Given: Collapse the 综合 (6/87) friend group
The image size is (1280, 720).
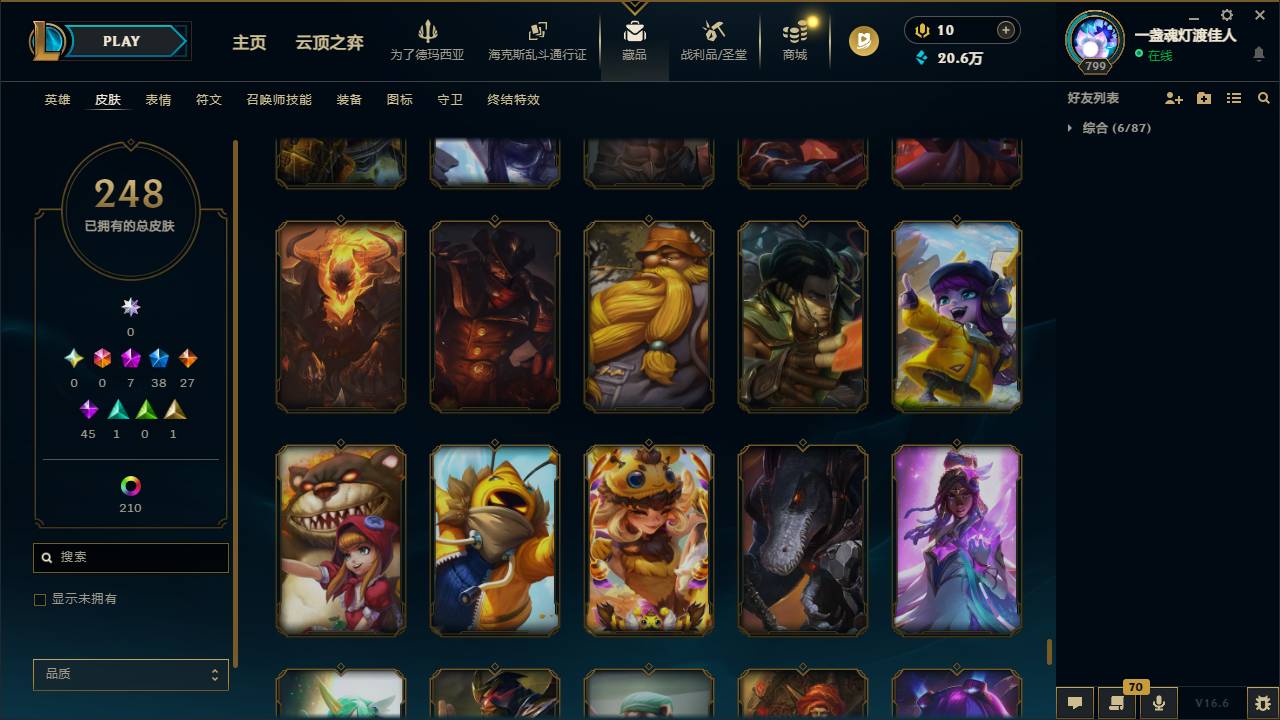Looking at the screenshot, I should [x=1070, y=128].
